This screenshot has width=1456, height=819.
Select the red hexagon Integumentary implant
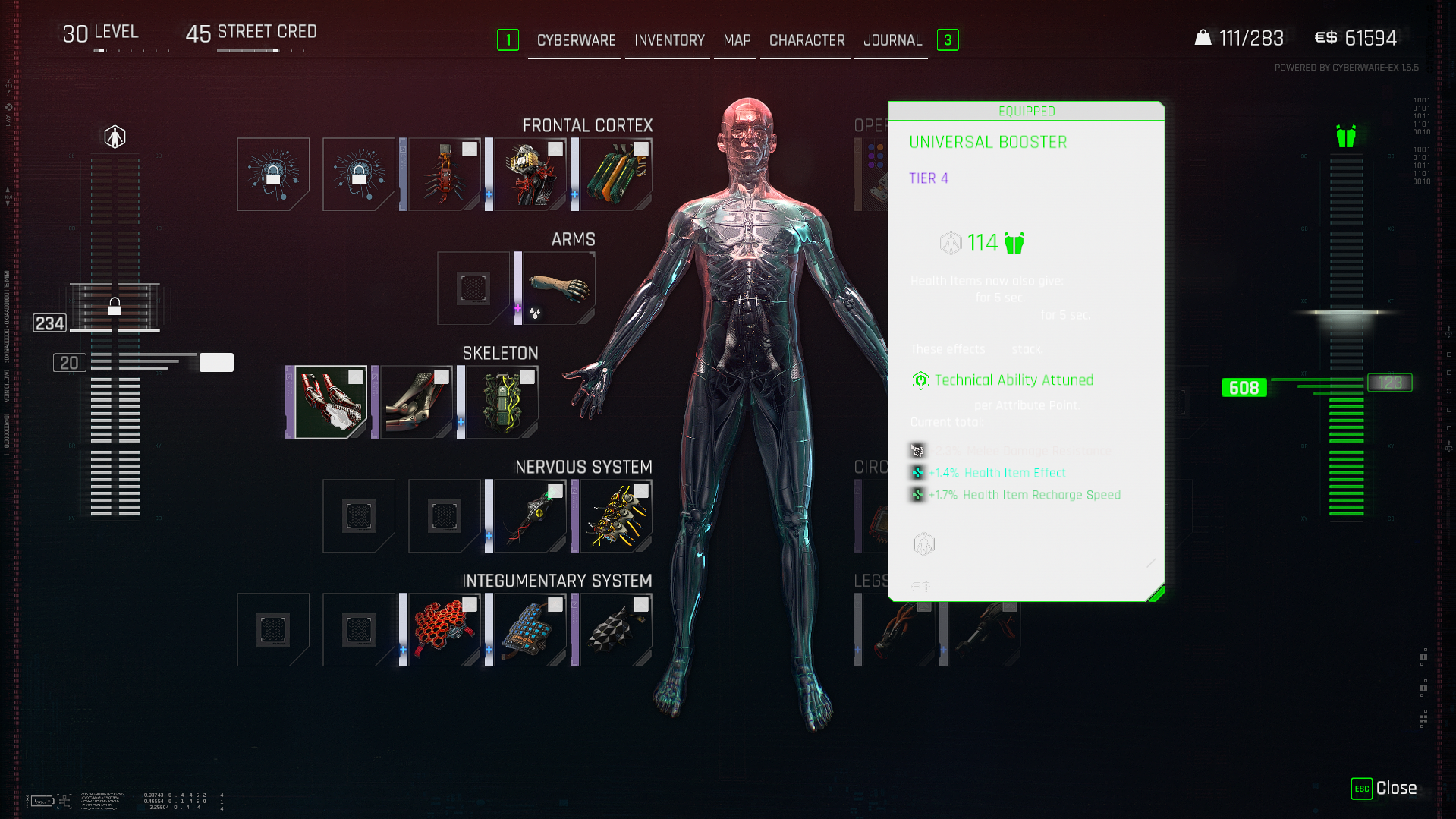tap(444, 630)
